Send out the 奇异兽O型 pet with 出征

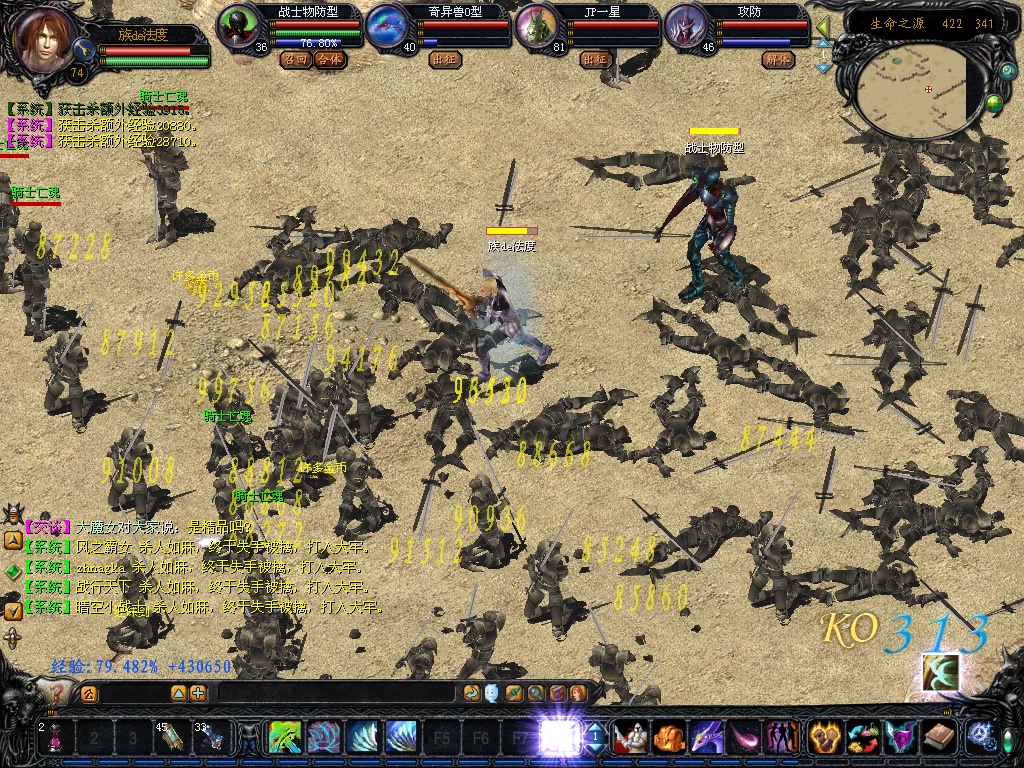tap(445, 59)
